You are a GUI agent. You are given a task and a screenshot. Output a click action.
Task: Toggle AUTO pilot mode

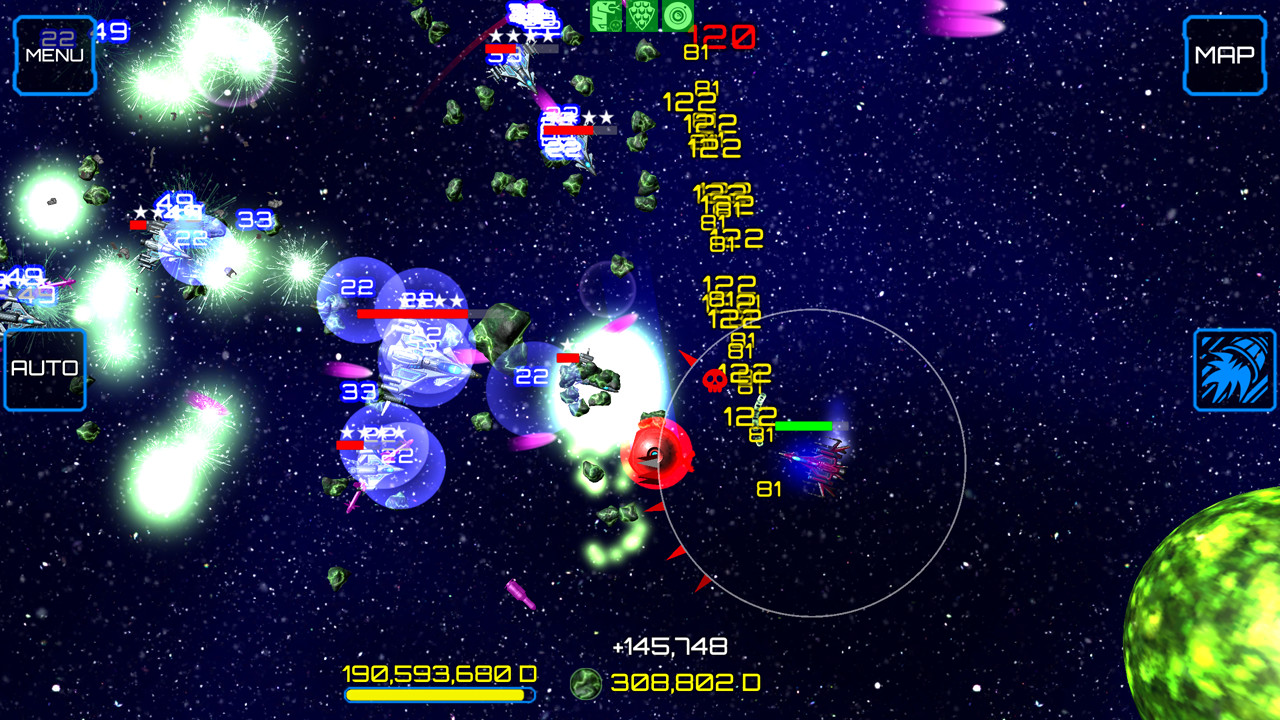[45, 367]
